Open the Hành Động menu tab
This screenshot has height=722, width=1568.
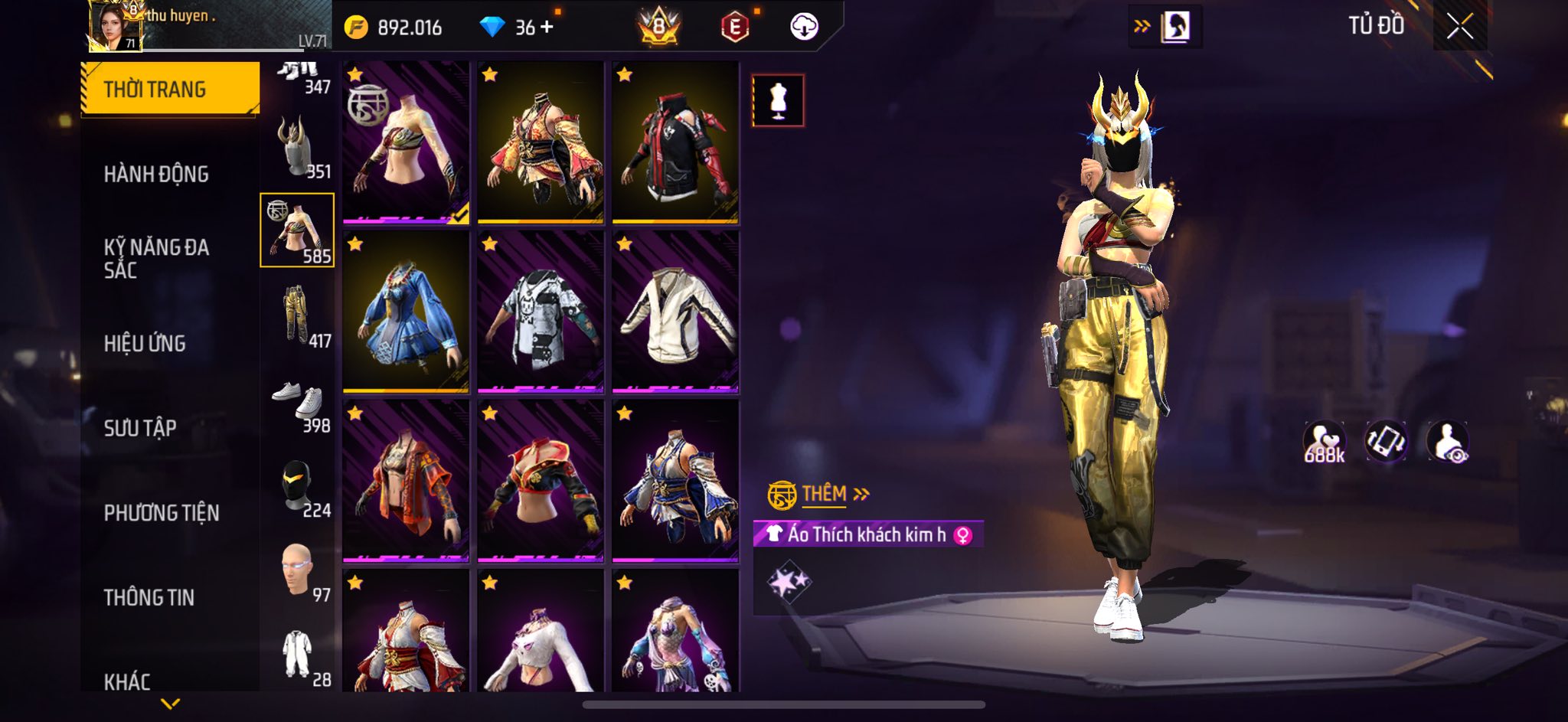[156, 175]
